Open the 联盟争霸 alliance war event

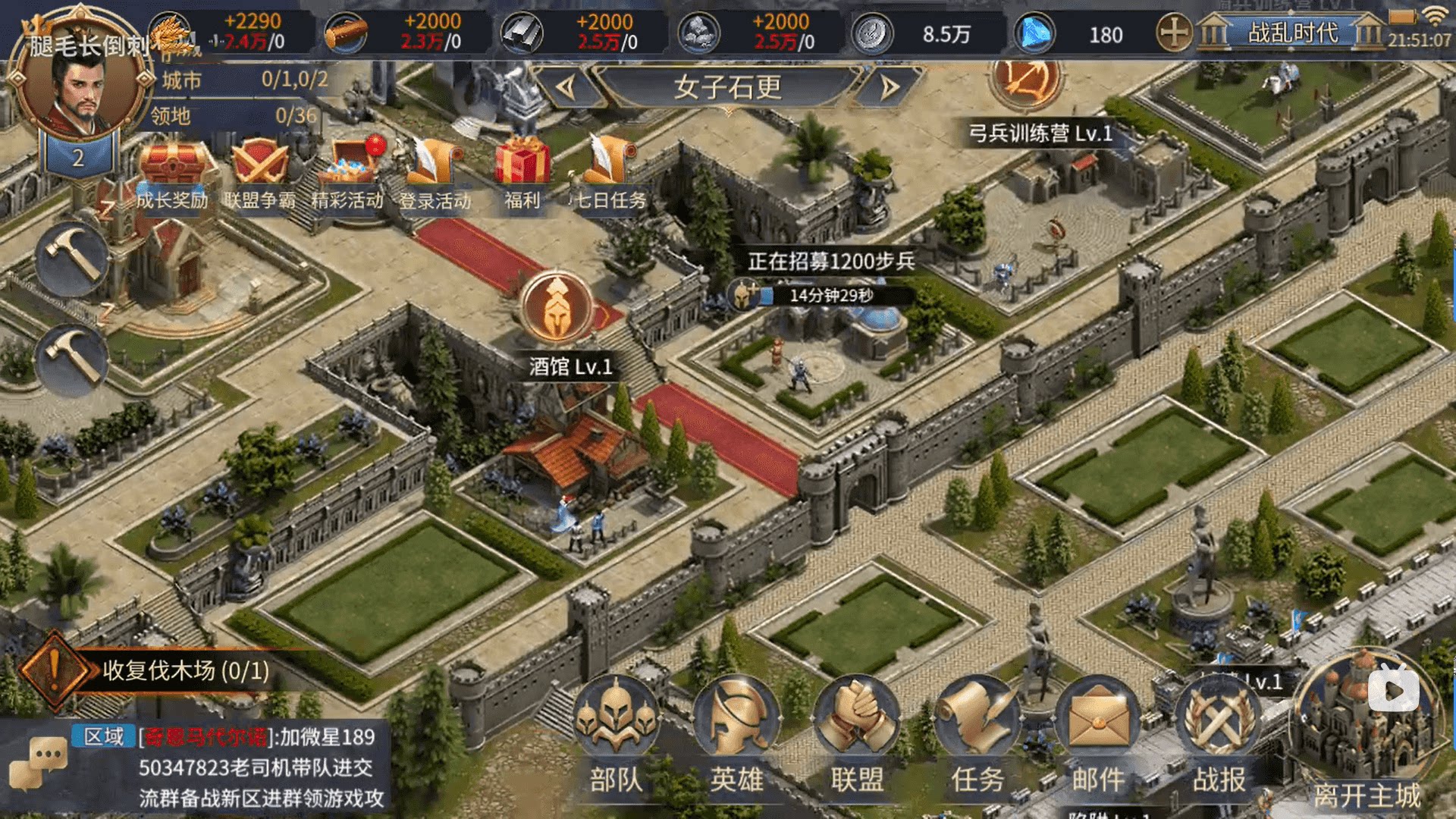259,173
